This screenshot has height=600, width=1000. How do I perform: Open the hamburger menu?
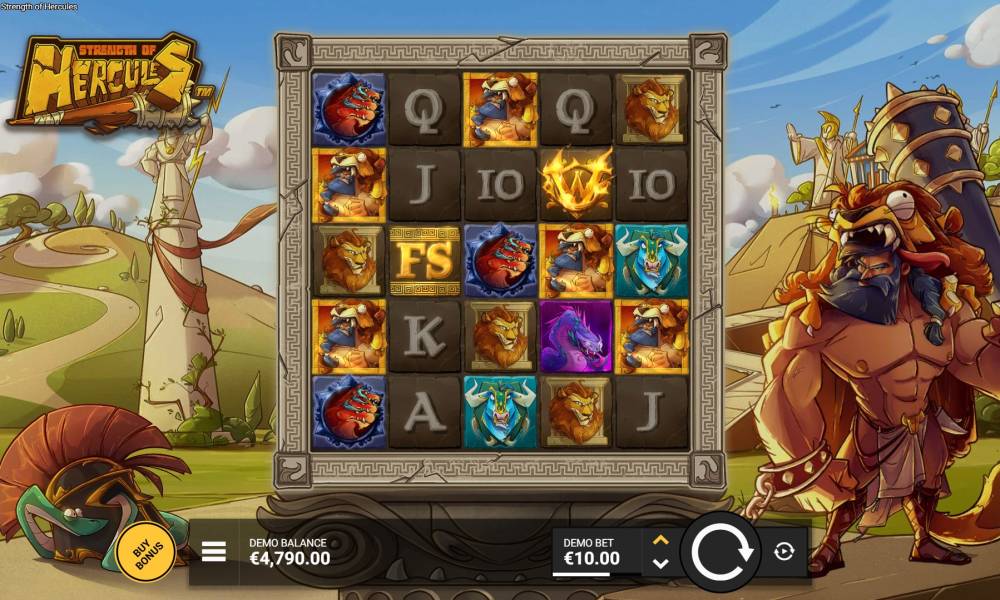click(x=214, y=551)
